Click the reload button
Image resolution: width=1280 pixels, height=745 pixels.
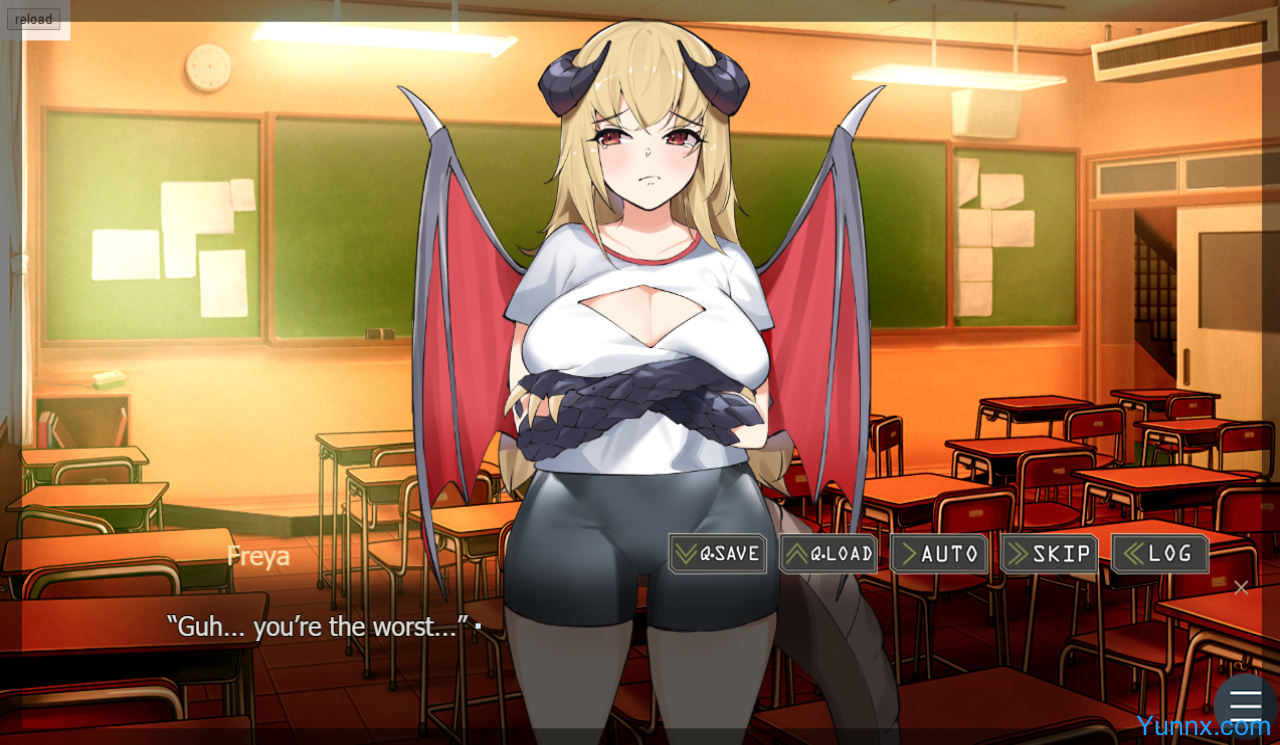[34, 19]
